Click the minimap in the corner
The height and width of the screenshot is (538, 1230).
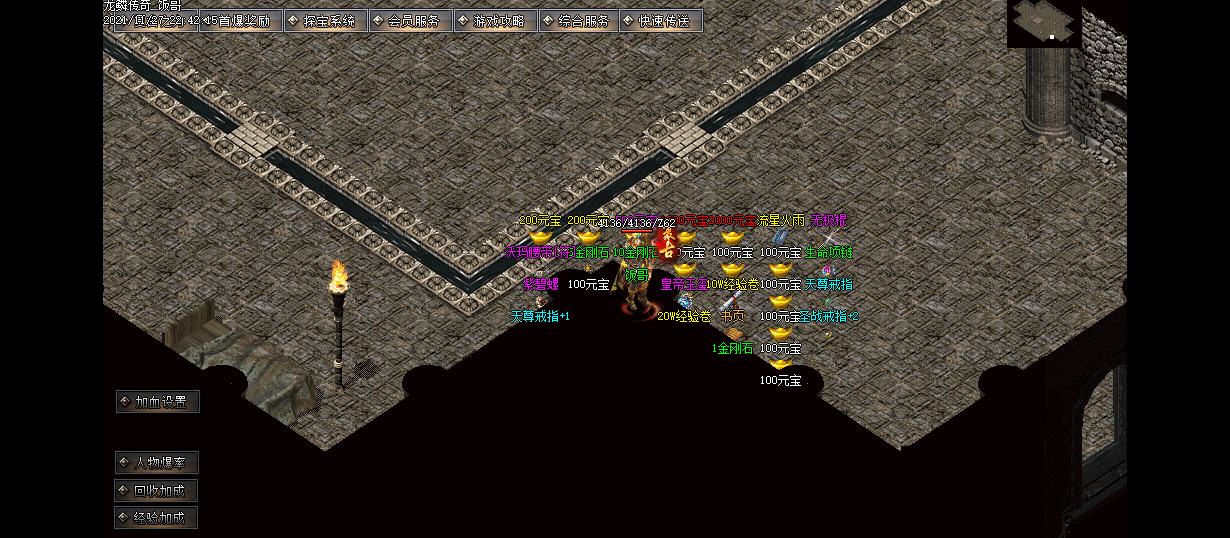1044,23
